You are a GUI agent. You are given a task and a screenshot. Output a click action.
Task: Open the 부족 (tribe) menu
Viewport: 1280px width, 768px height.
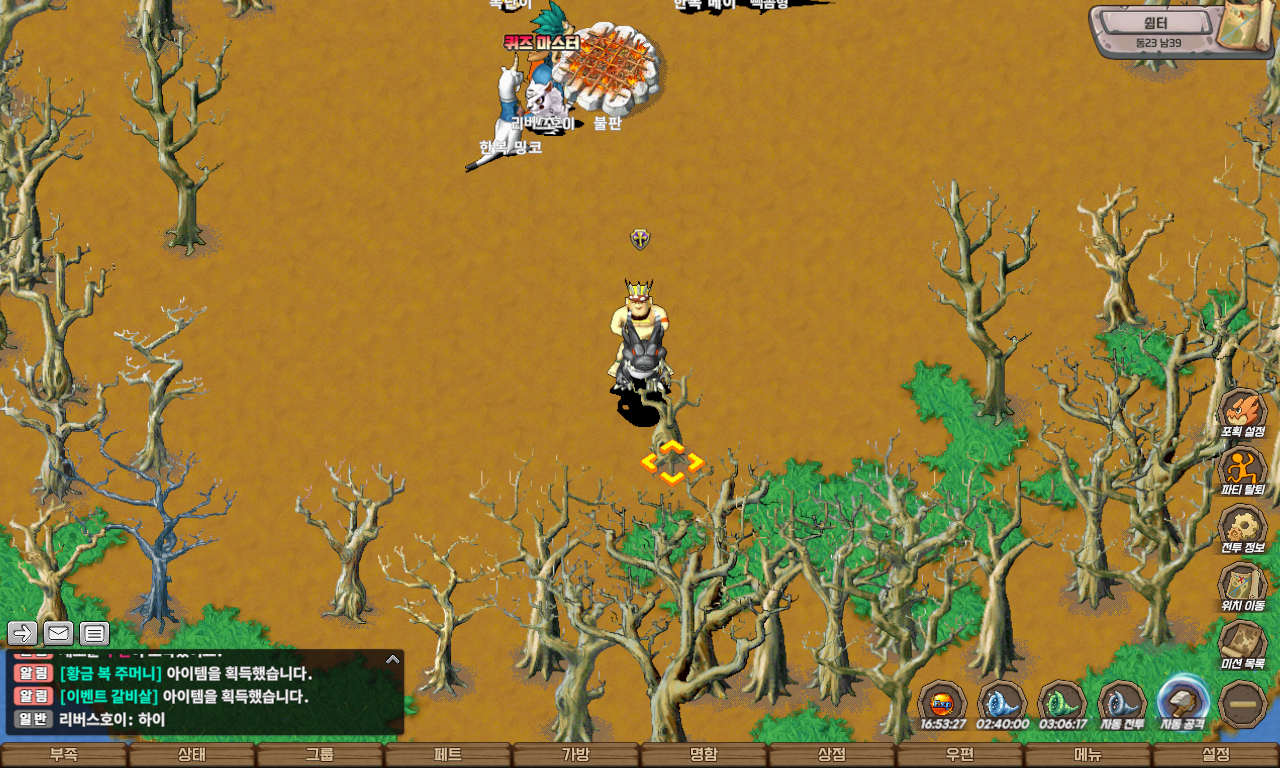click(64, 755)
